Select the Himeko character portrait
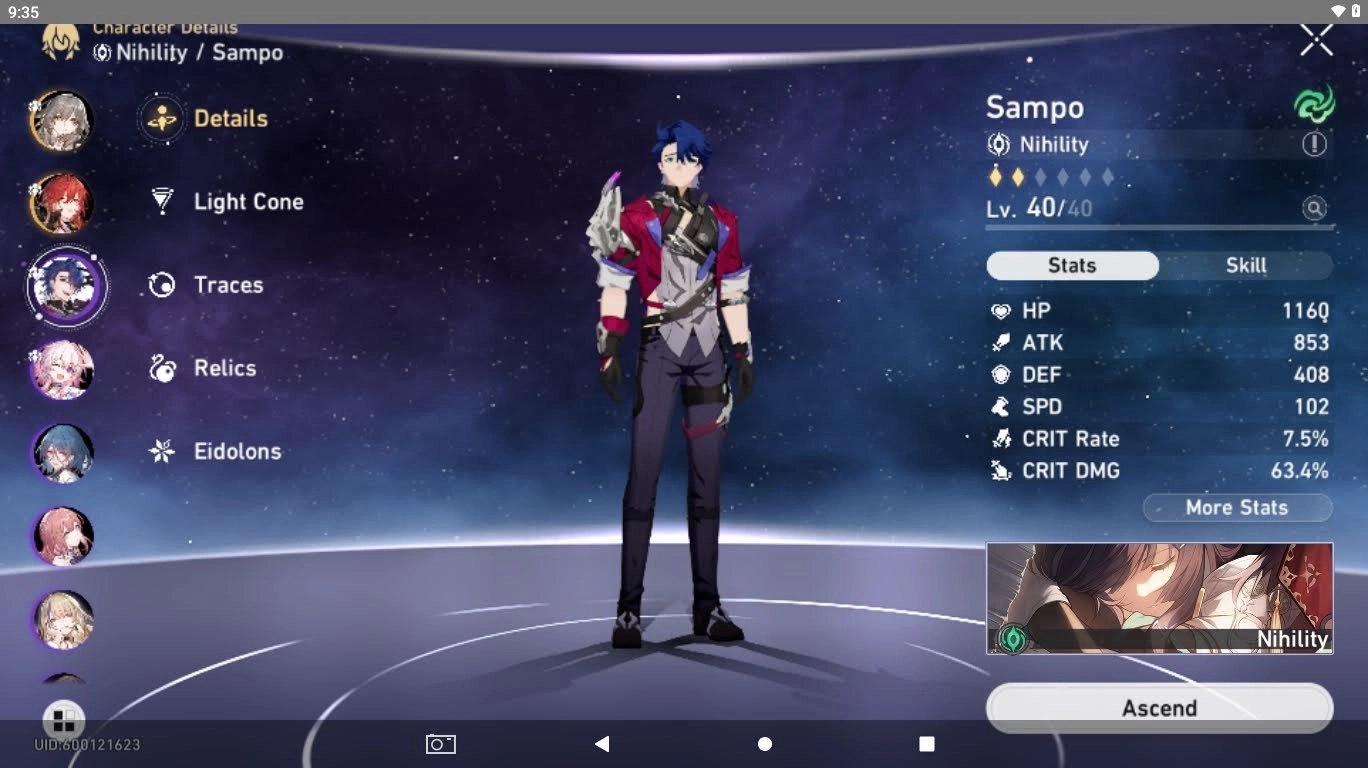The width and height of the screenshot is (1368, 768). click(x=63, y=203)
